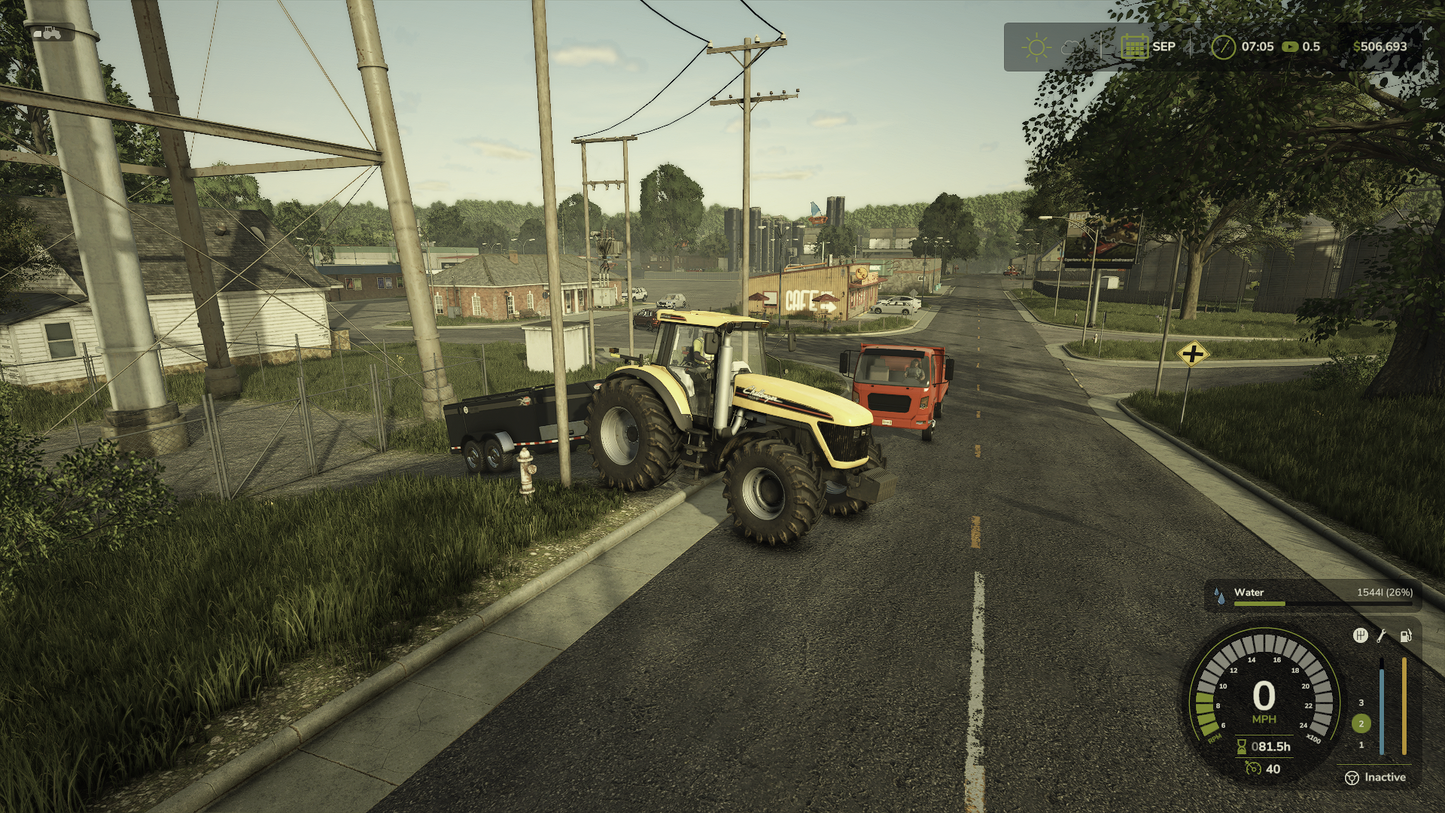The height and width of the screenshot is (813, 1445).
Task: Click the cruise control speedometer icon
Action: pos(1253,768)
